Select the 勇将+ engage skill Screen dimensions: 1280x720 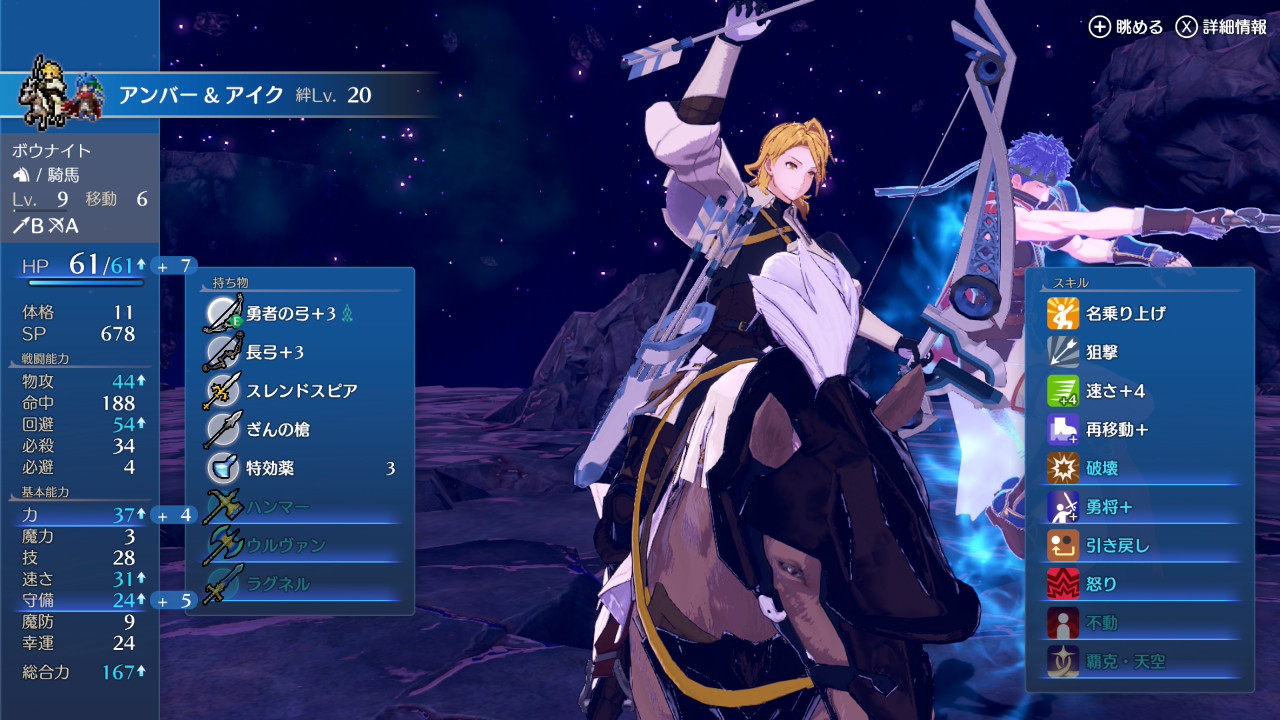[1108, 507]
